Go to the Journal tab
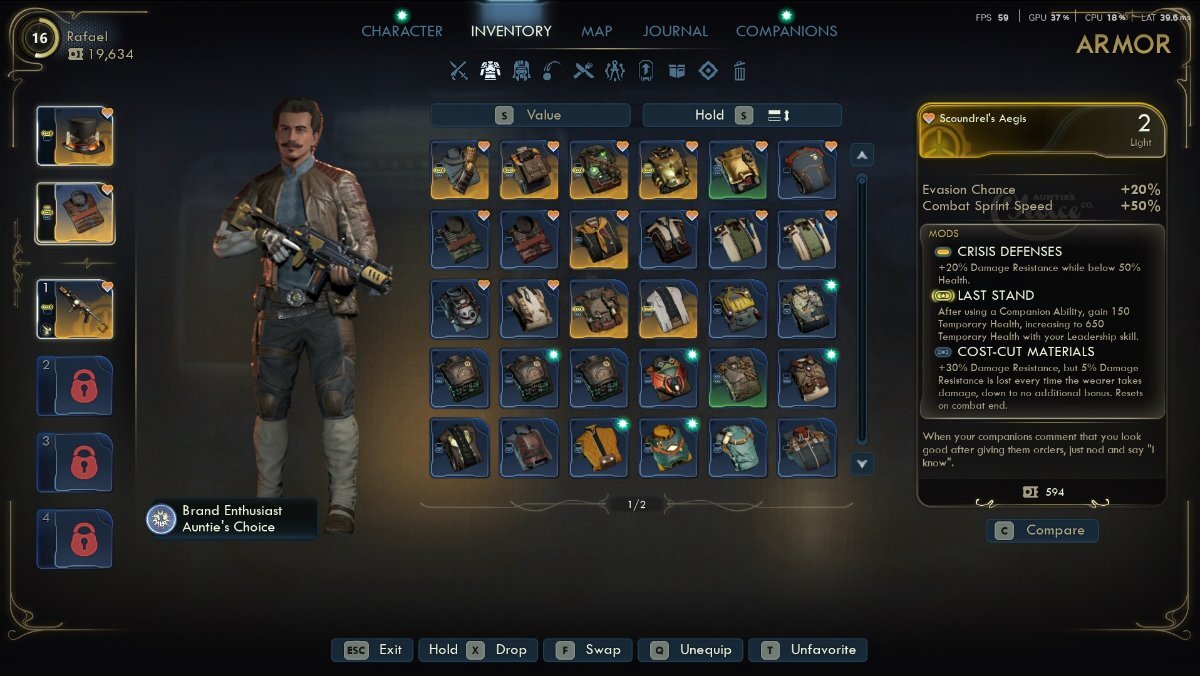Screen dimensions: 1200x676 tap(674, 31)
